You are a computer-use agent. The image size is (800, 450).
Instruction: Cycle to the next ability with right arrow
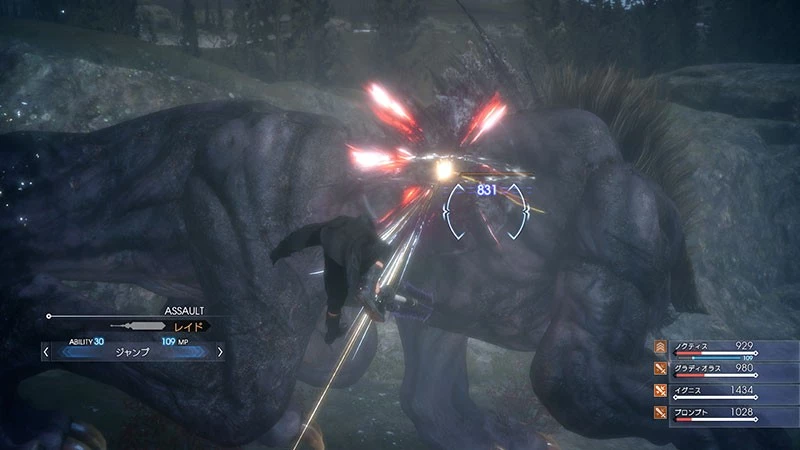220,352
